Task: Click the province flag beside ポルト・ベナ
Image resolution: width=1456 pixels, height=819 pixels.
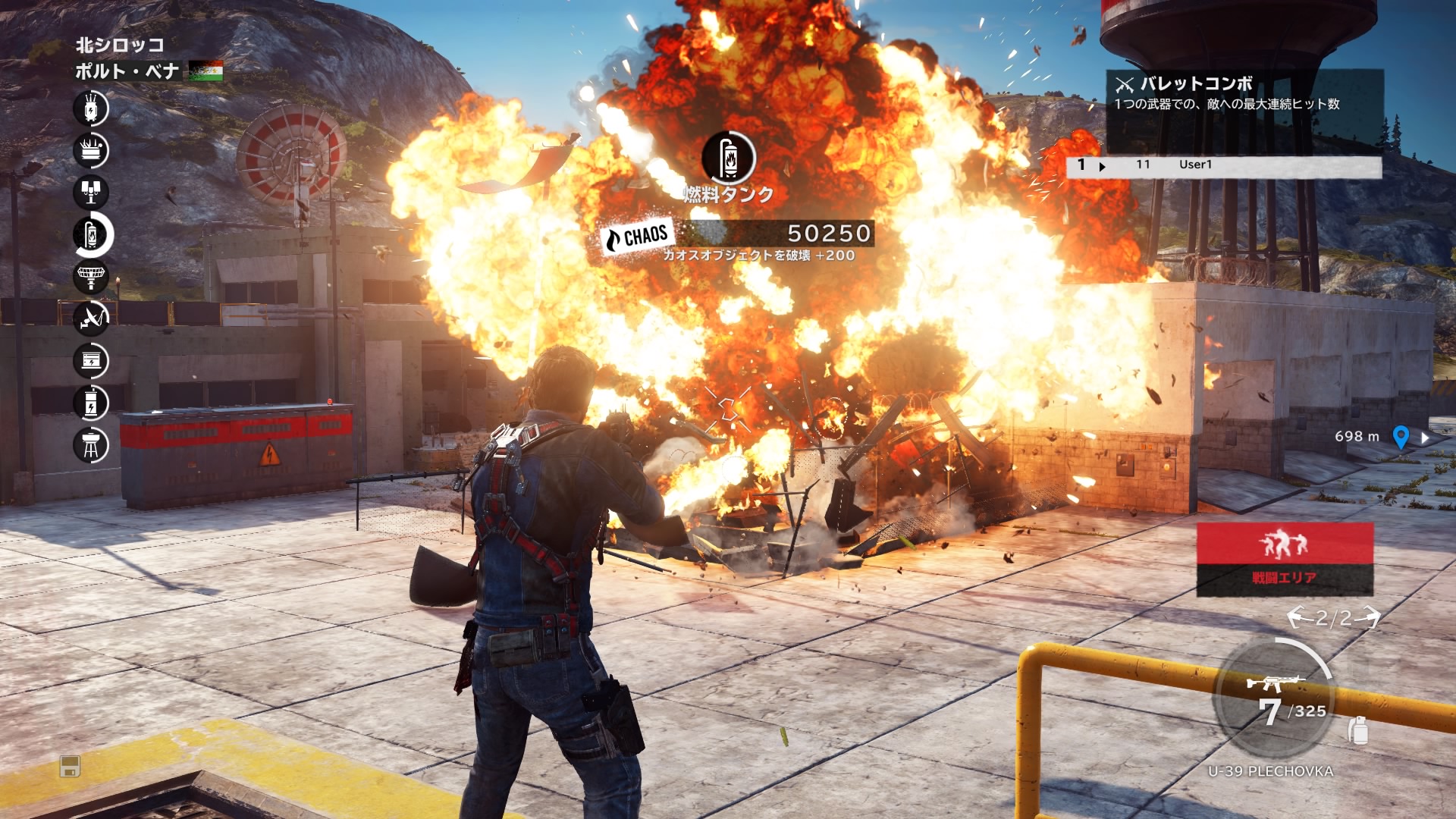Action: (x=206, y=71)
